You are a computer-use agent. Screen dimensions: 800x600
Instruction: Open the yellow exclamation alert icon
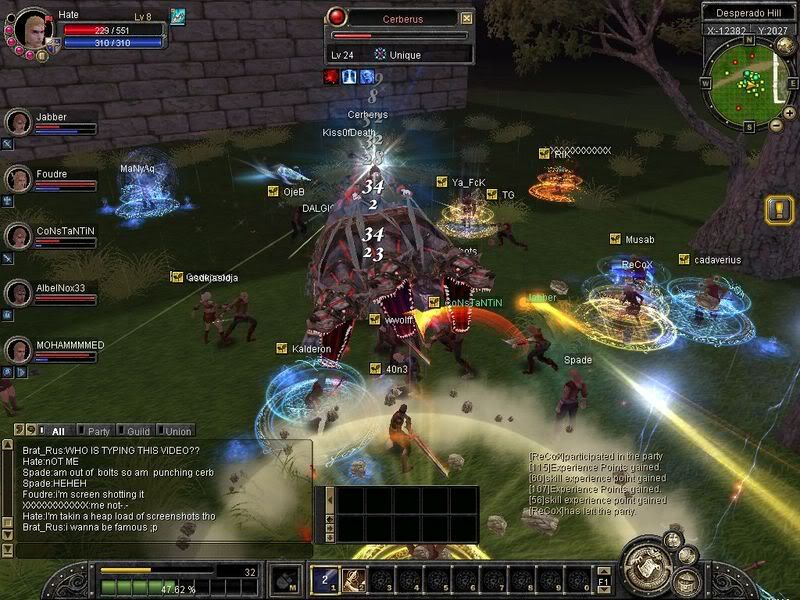click(778, 210)
